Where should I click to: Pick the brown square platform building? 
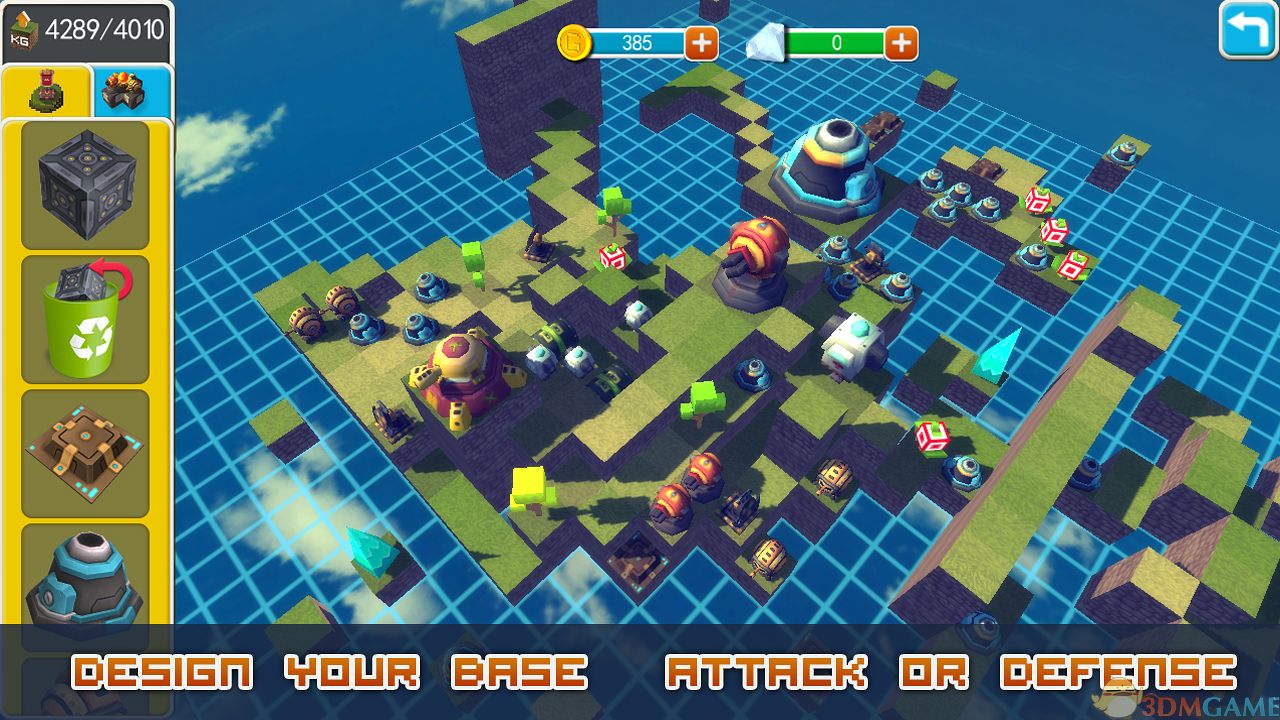(85, 453)
